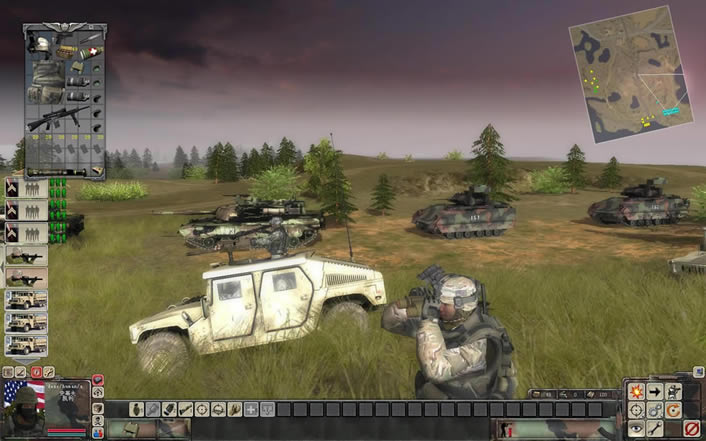This screenshot has width=706, height=441.
Task: Click the soldier stance command icon
Action: click(x=673, y=391)
